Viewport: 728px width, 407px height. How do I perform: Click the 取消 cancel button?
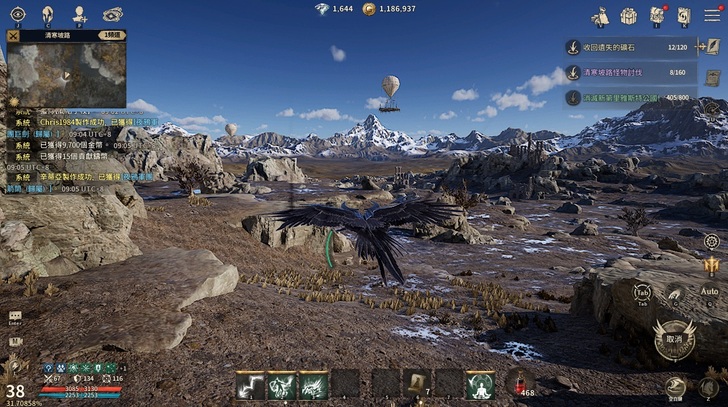pos(674,338)
